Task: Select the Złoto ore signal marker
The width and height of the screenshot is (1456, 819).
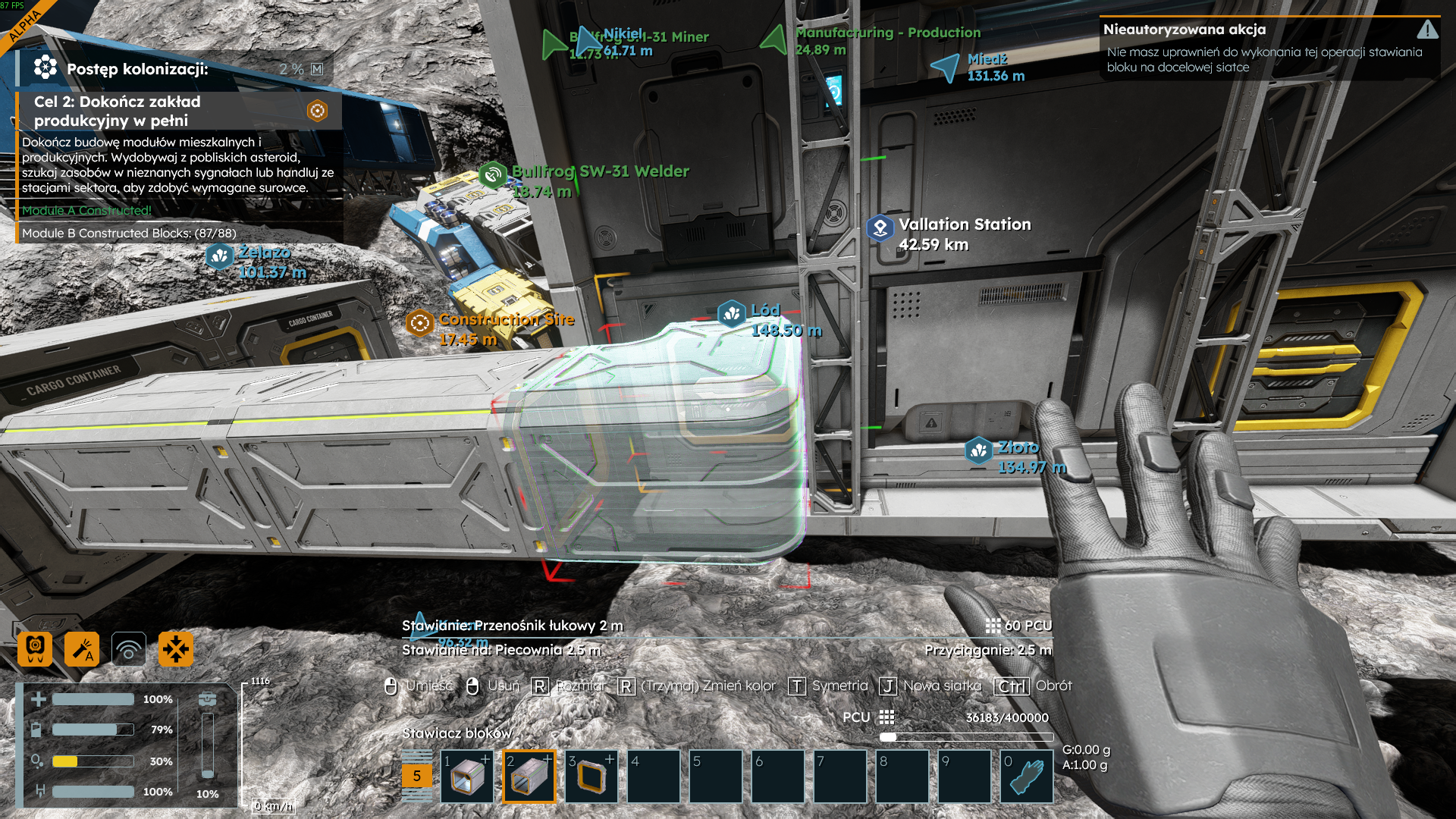Action: pyautogui.click(x=978, y=450)
